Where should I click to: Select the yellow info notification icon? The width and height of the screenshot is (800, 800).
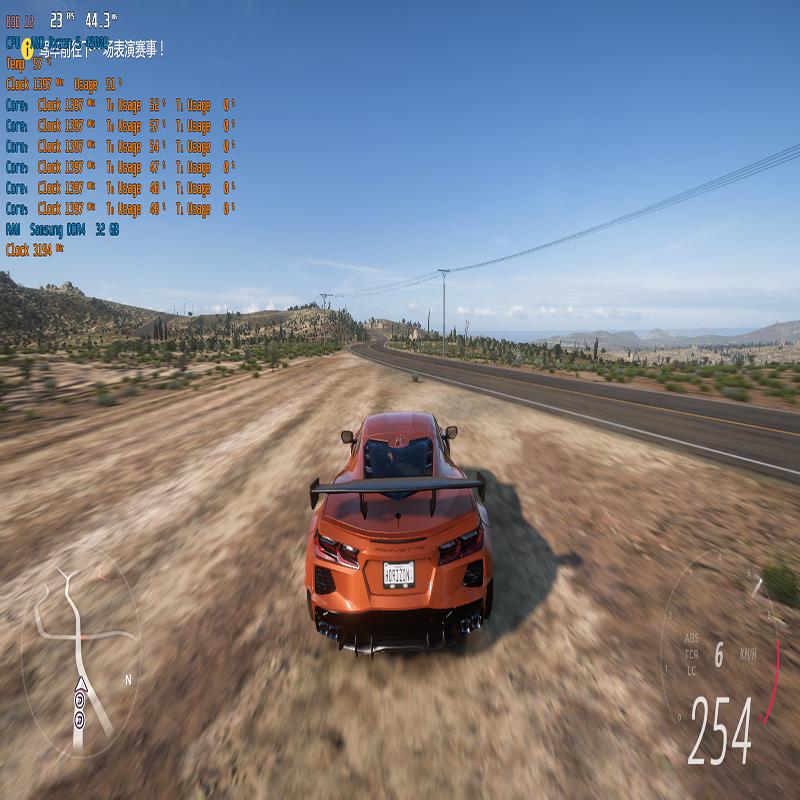pos(27,47)
